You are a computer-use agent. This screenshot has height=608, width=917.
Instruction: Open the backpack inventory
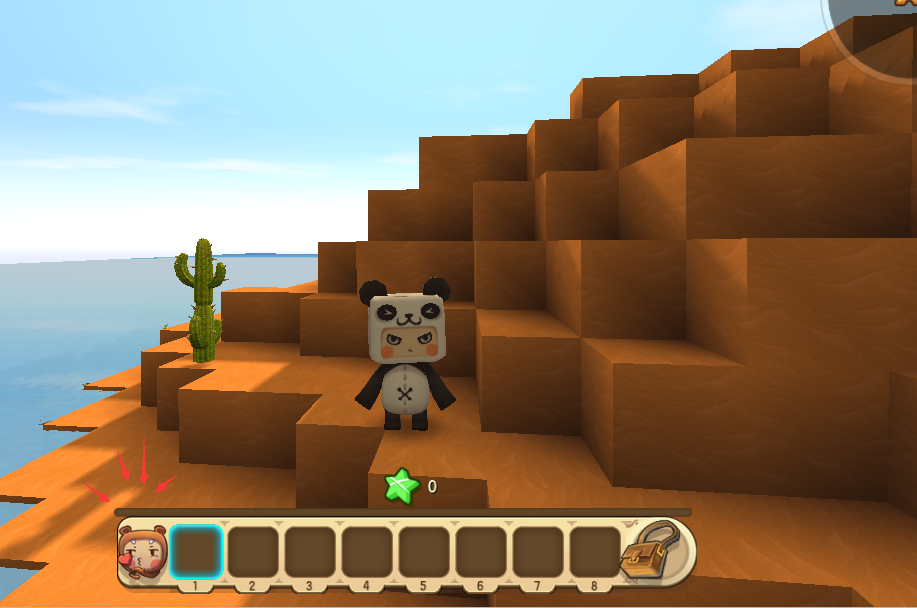click(x=651, y=549)
